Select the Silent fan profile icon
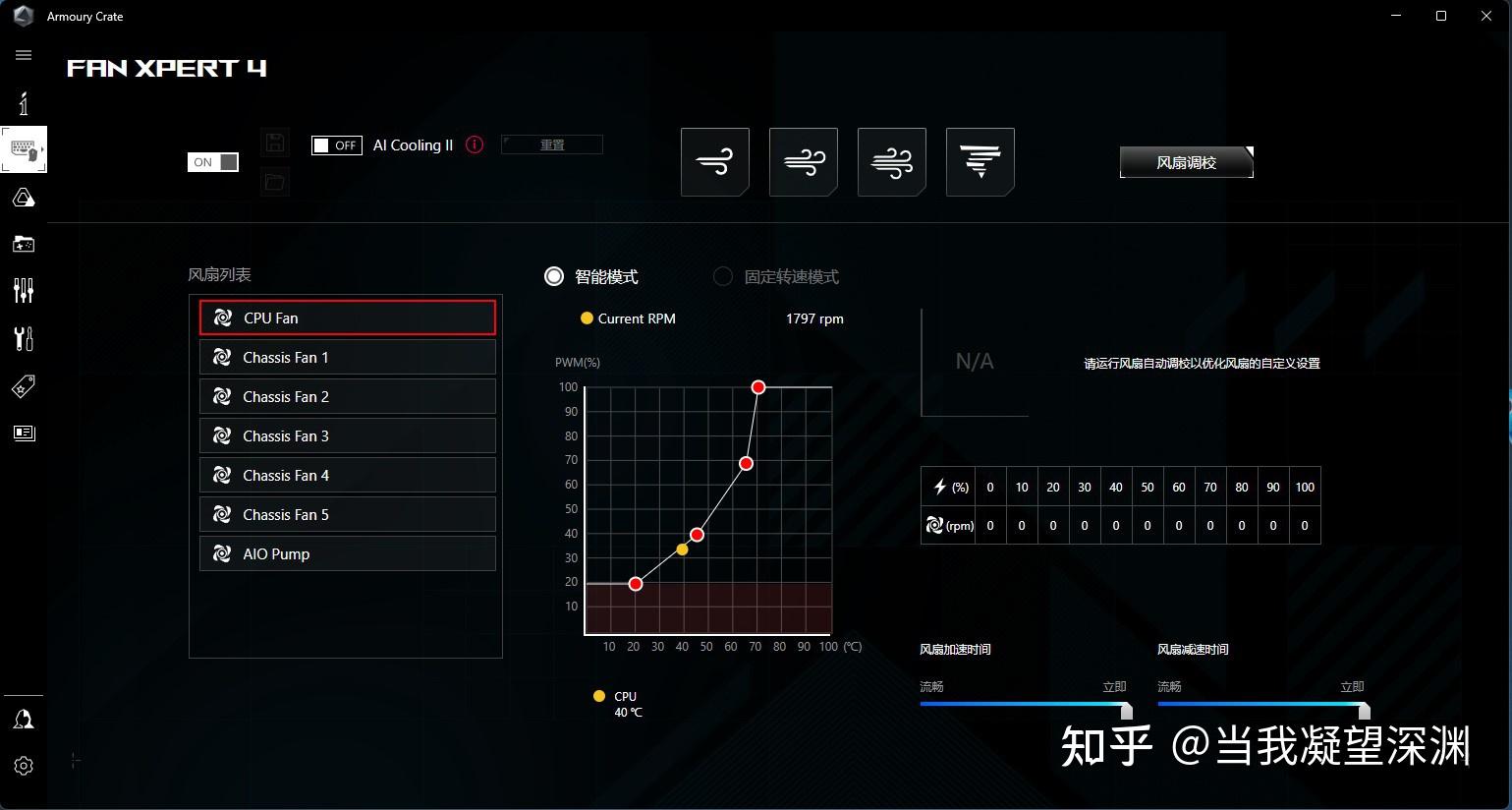This screenshot has width=1512, height=810. [x=714, y=161]
